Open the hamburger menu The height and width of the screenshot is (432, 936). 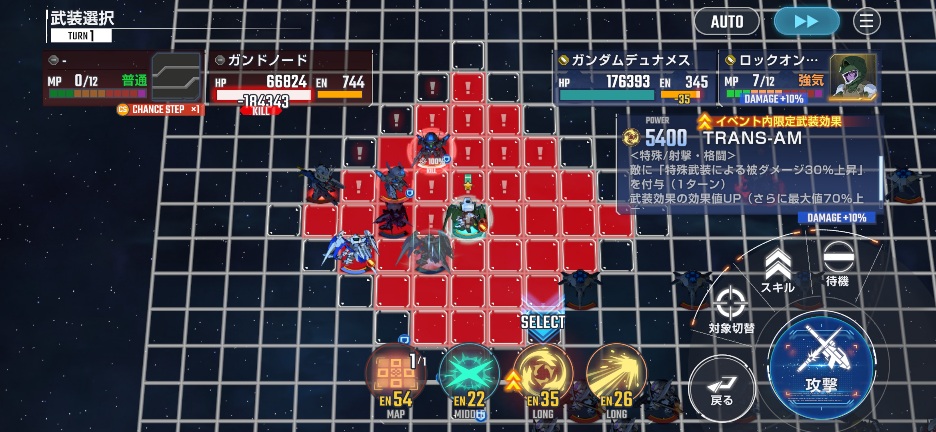click(x=866, y=21)
